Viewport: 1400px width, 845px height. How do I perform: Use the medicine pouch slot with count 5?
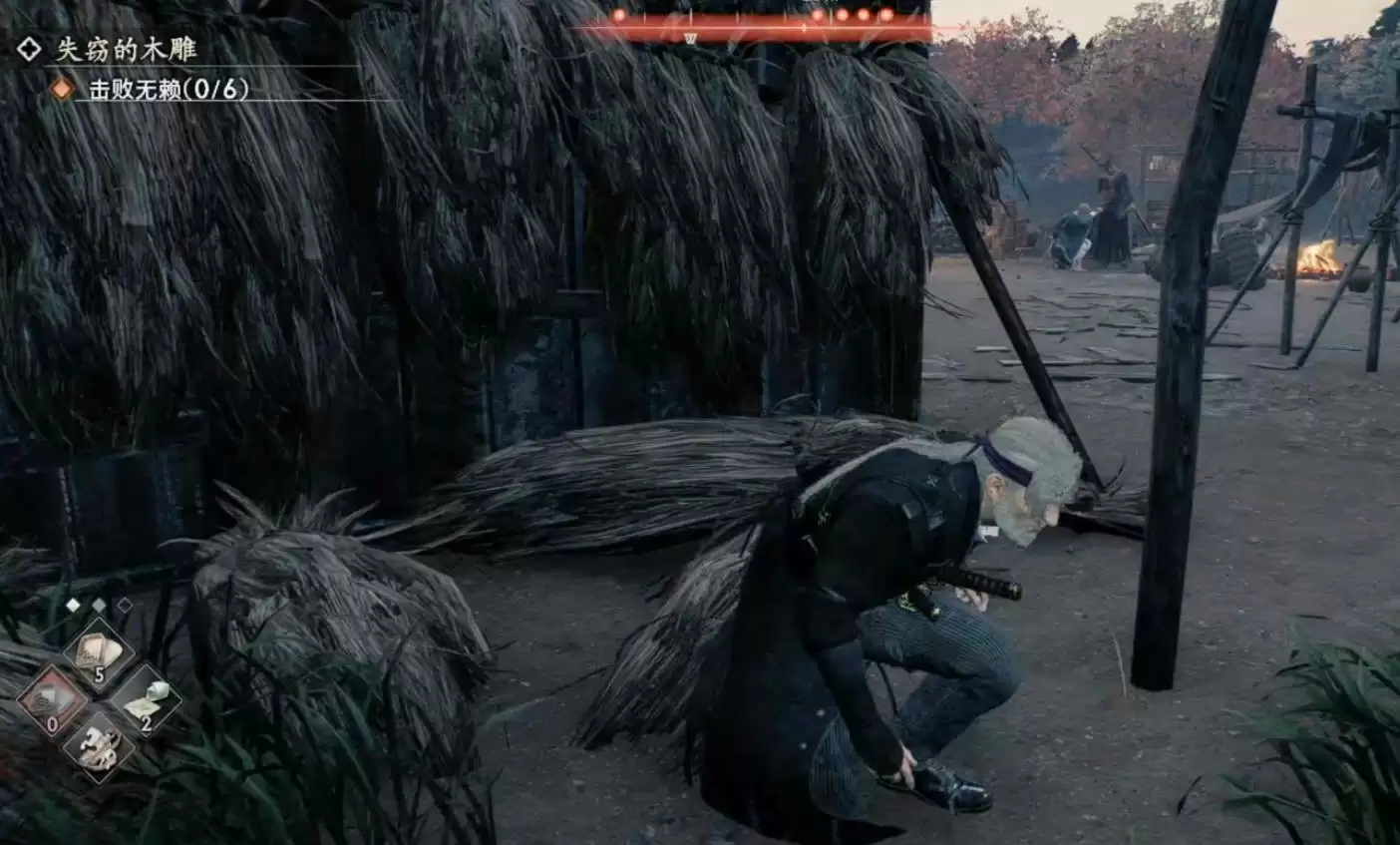click(99, 653)
